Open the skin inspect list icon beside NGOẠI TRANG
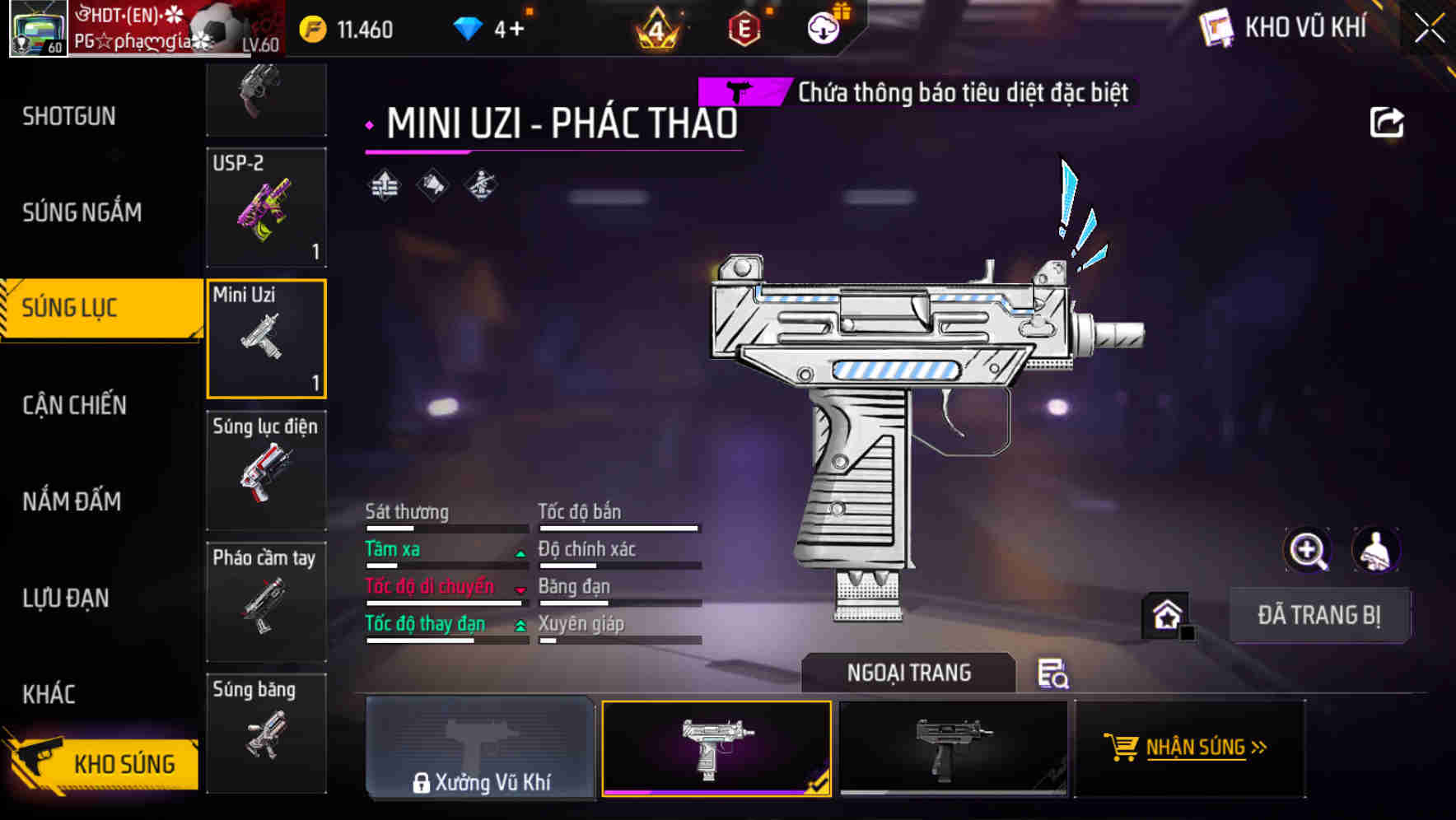The image size is (1456, 820). click(1053, 675)
